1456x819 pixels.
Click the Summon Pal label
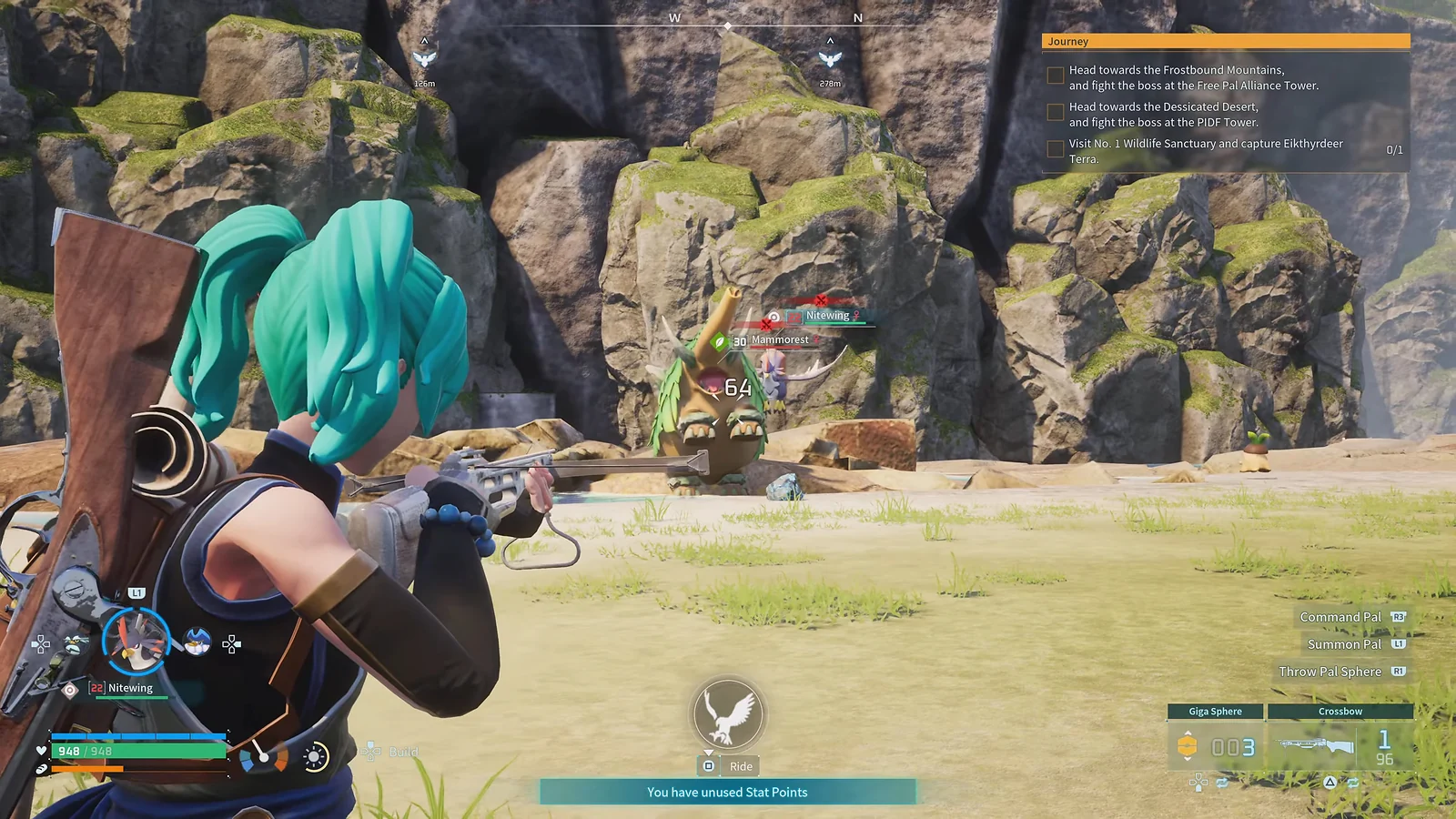coord(1344,644)
